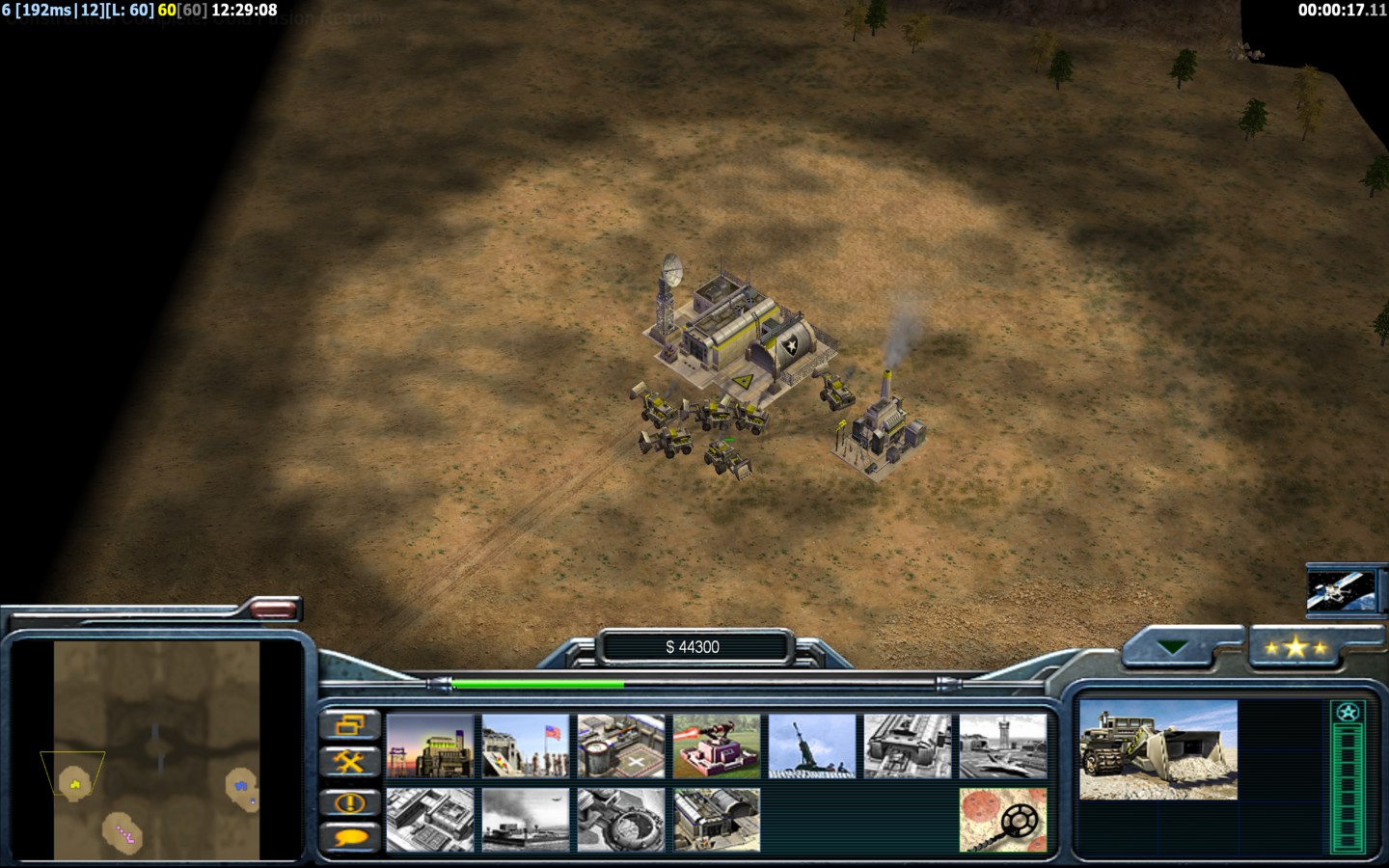1389x868 pixels.
Task: Click the War Factory build icon
Action: tap(908, 746)
